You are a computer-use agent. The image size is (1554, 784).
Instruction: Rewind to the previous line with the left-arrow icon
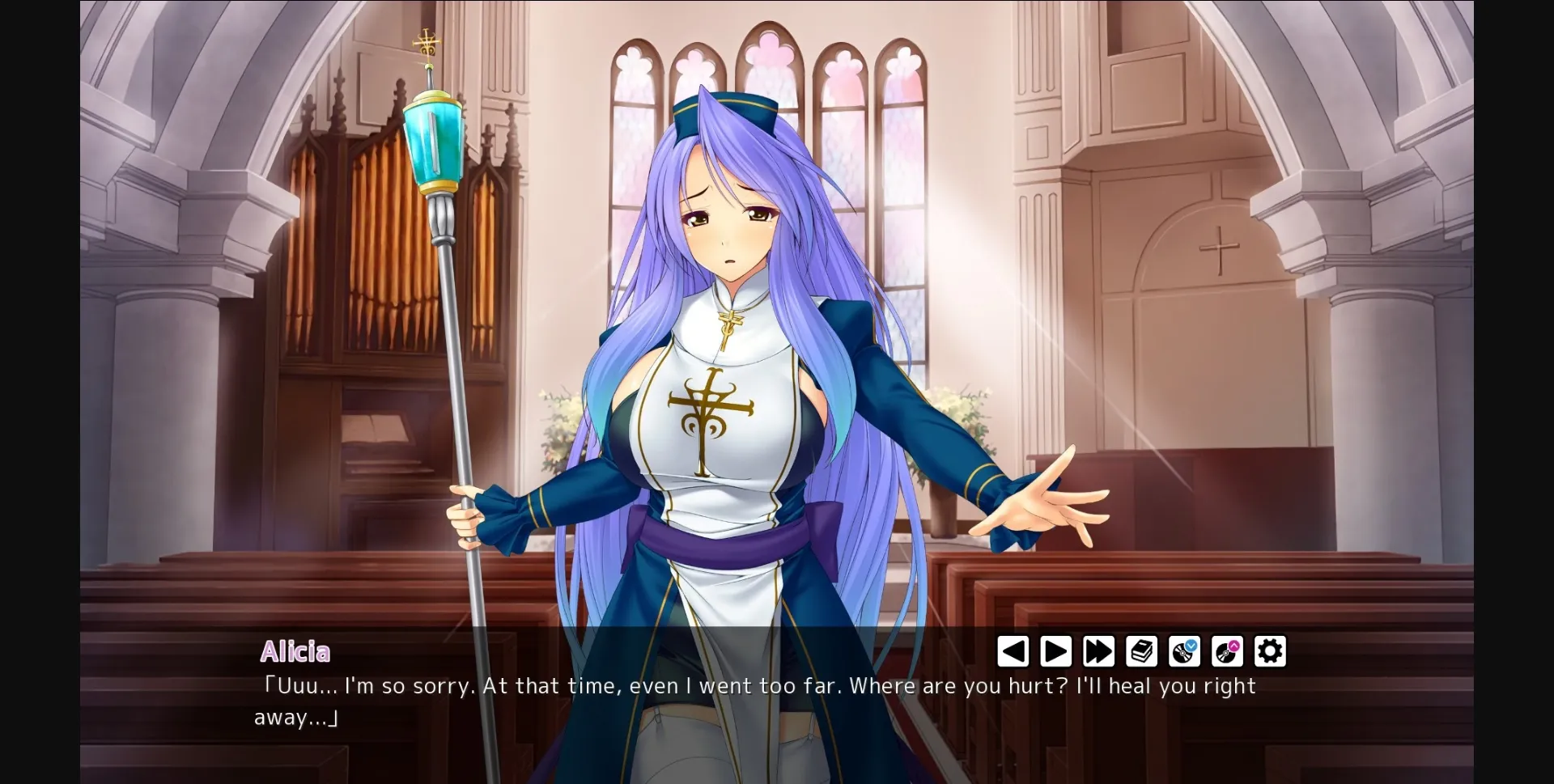click(1013, 651)
